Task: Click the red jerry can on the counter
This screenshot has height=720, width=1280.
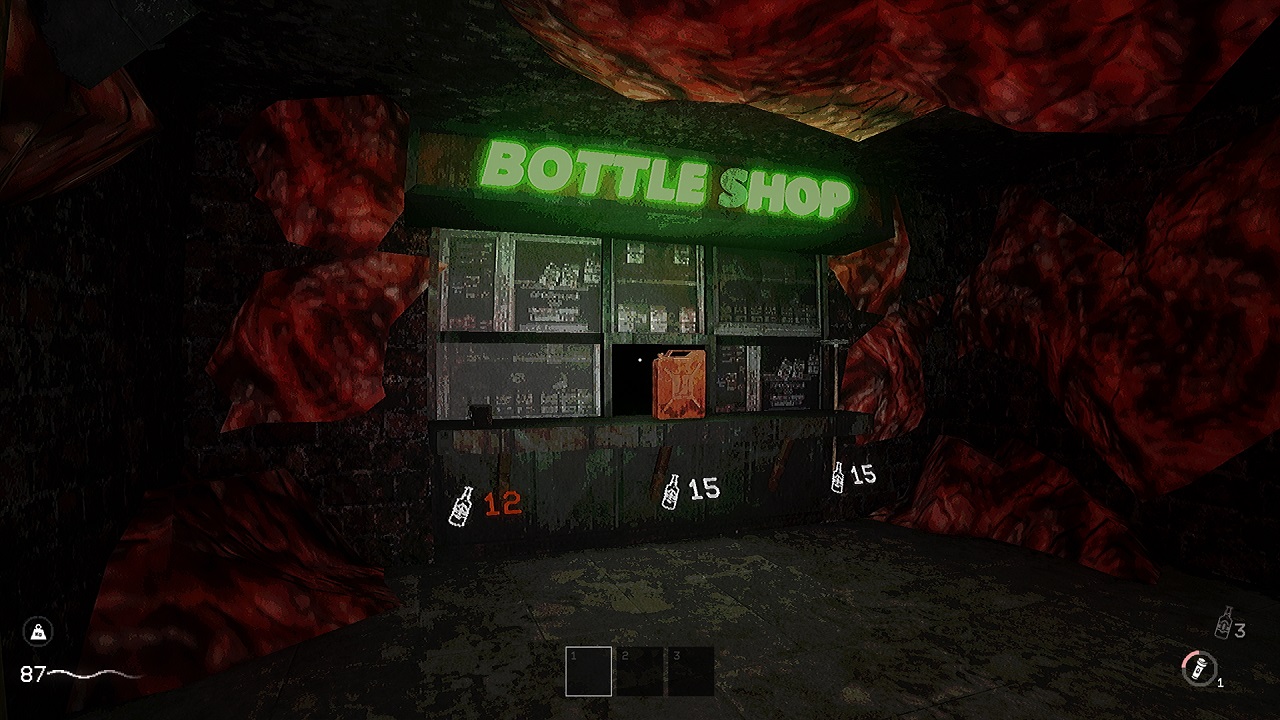Action: [678, 383]
